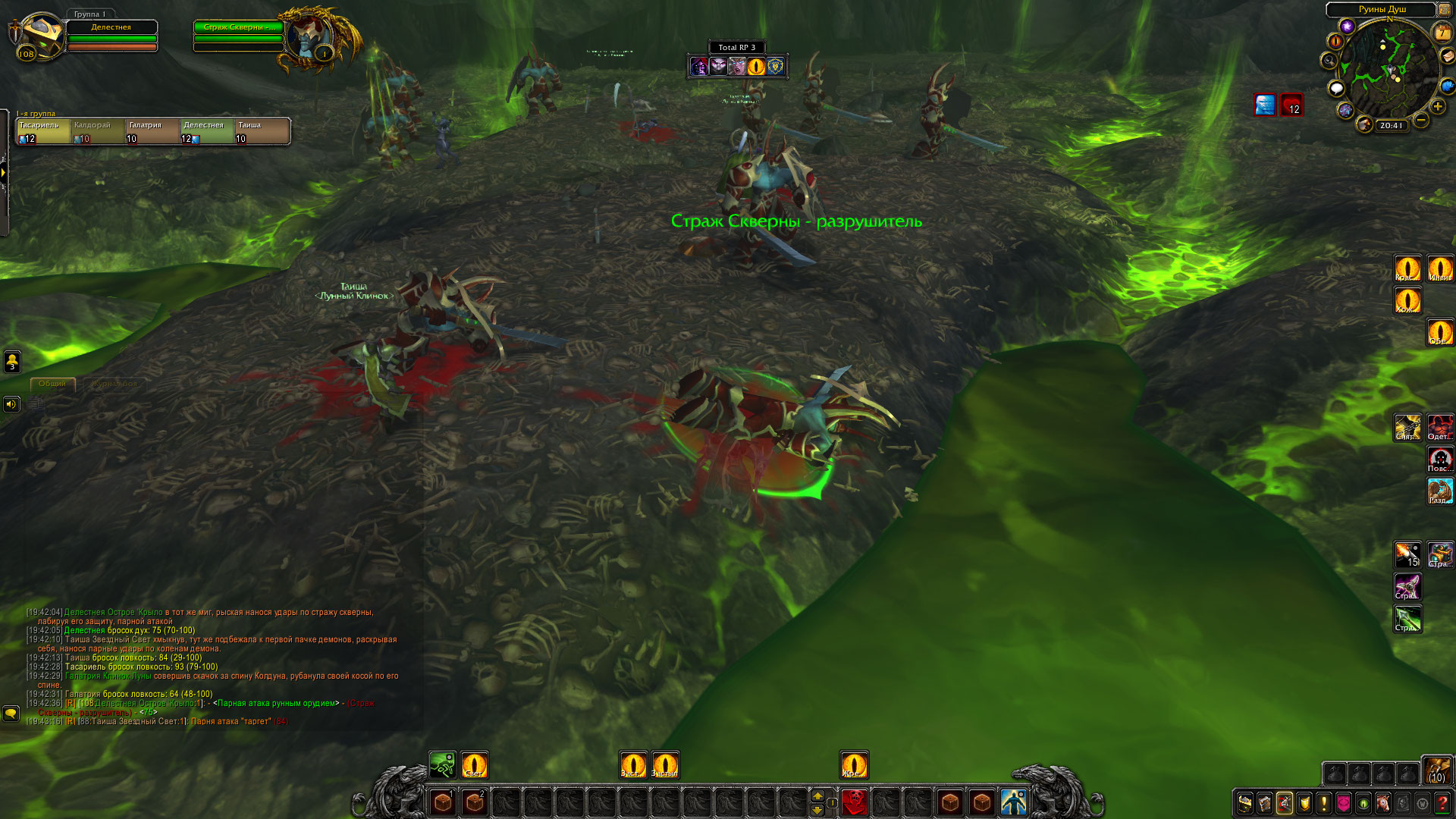The width and height of the screenshot is (1456, 819).
Task: Select party member Тасариель in group frame
Action: pos(43,131)
